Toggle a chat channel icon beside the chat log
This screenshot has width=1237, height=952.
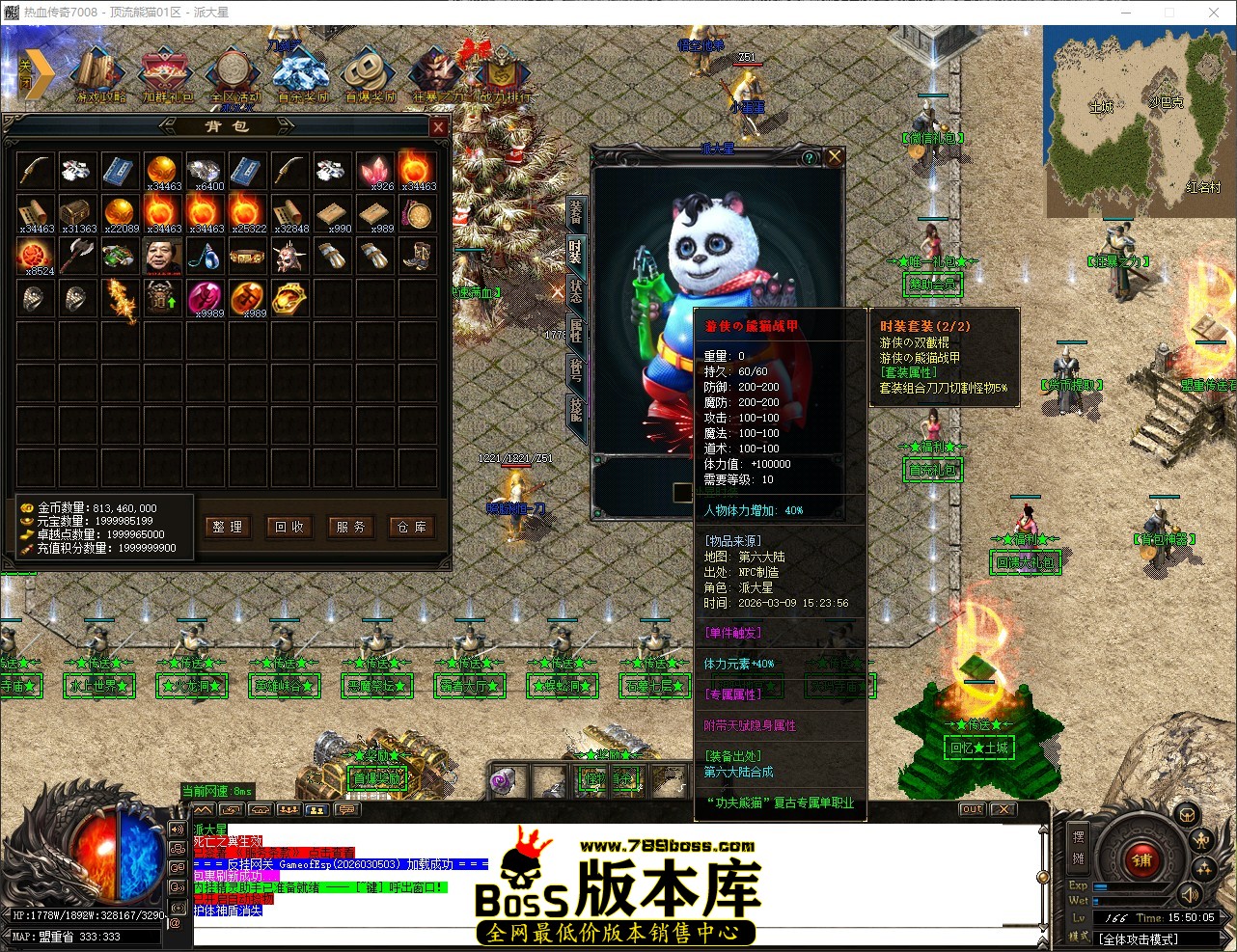coord(177,829)
